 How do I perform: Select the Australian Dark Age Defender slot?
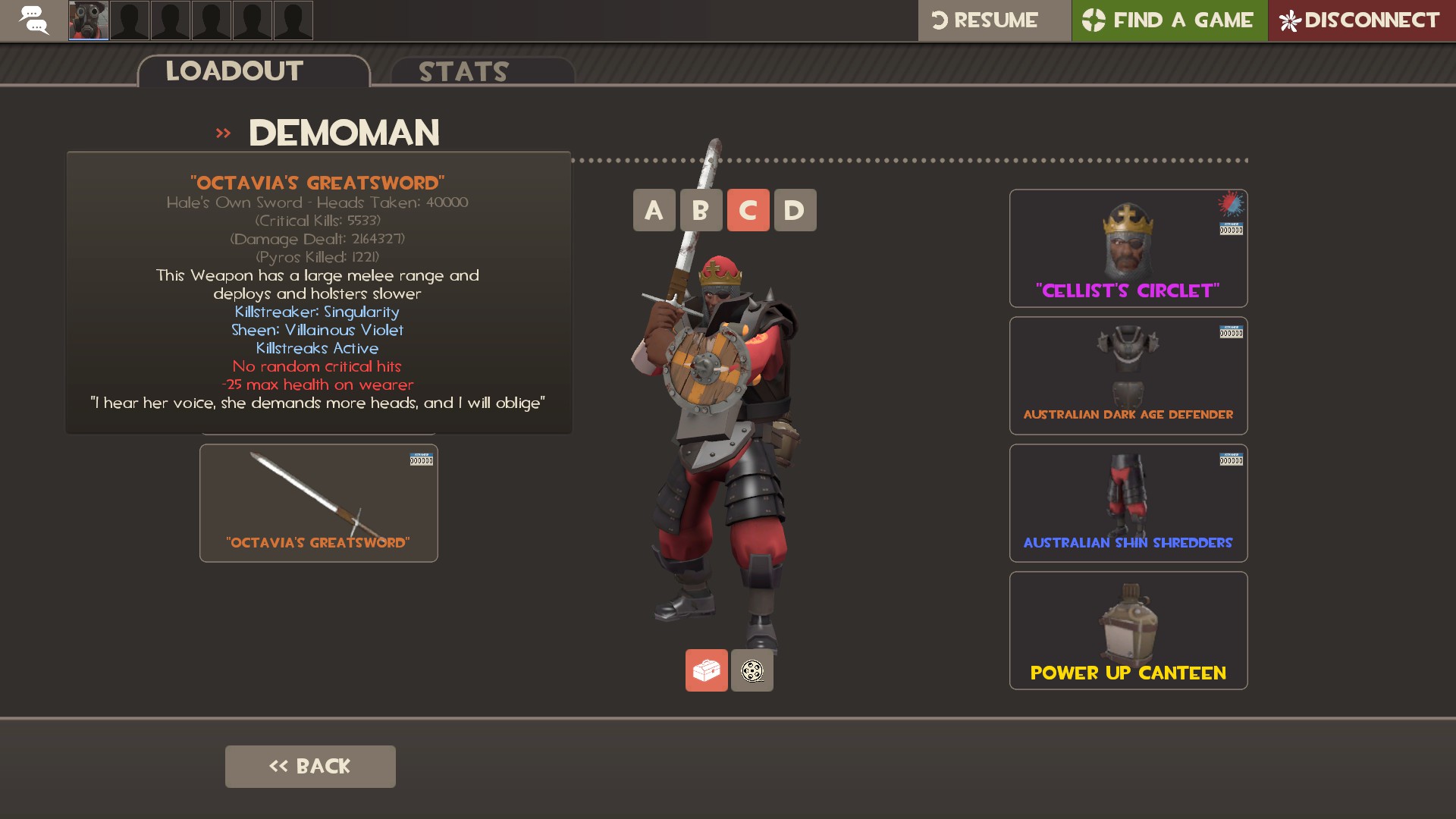1128,375
